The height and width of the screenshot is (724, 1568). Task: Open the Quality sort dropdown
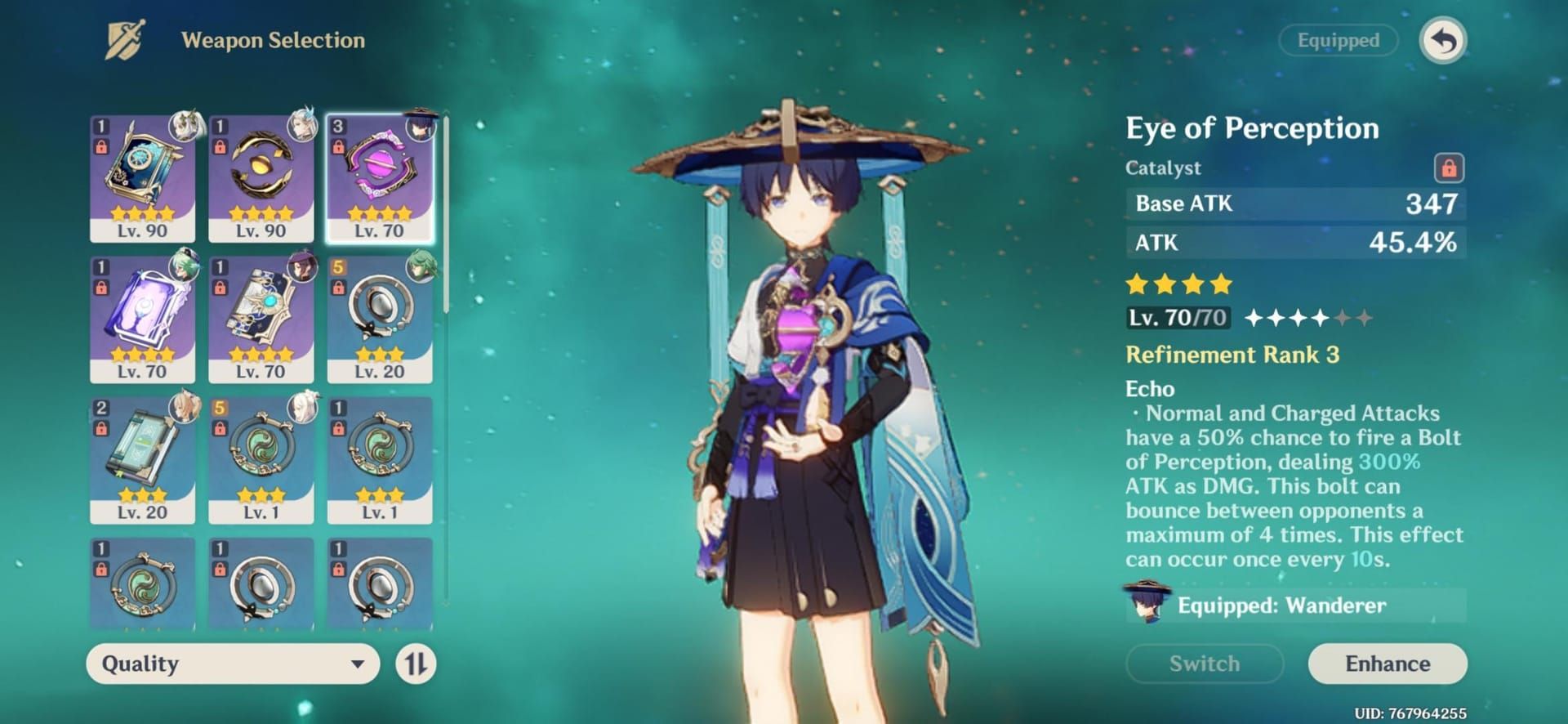233,664
